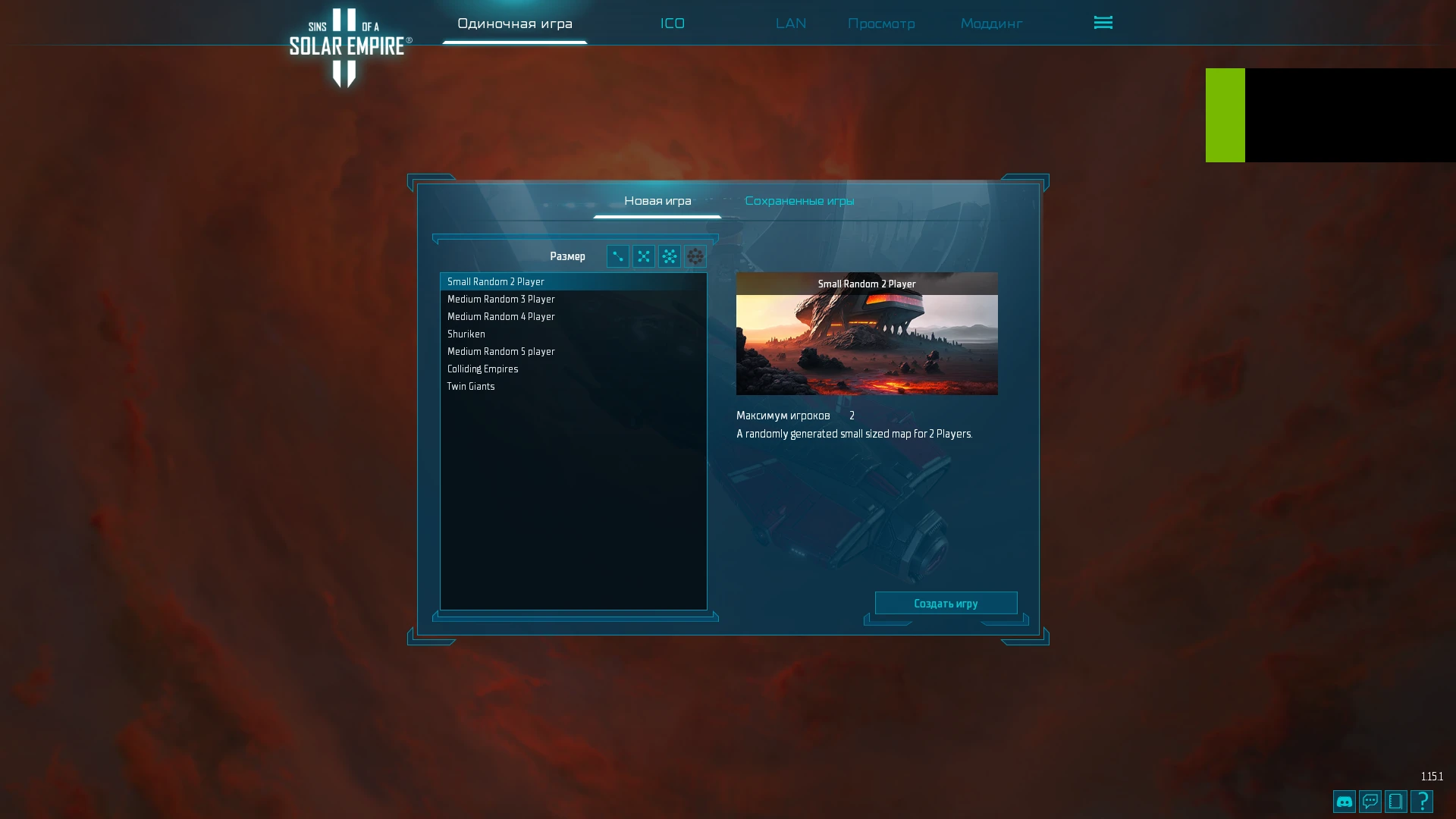1456x819 pixels.
Task: Select Medium Random 4 Player map
Action: coord(500,316)
